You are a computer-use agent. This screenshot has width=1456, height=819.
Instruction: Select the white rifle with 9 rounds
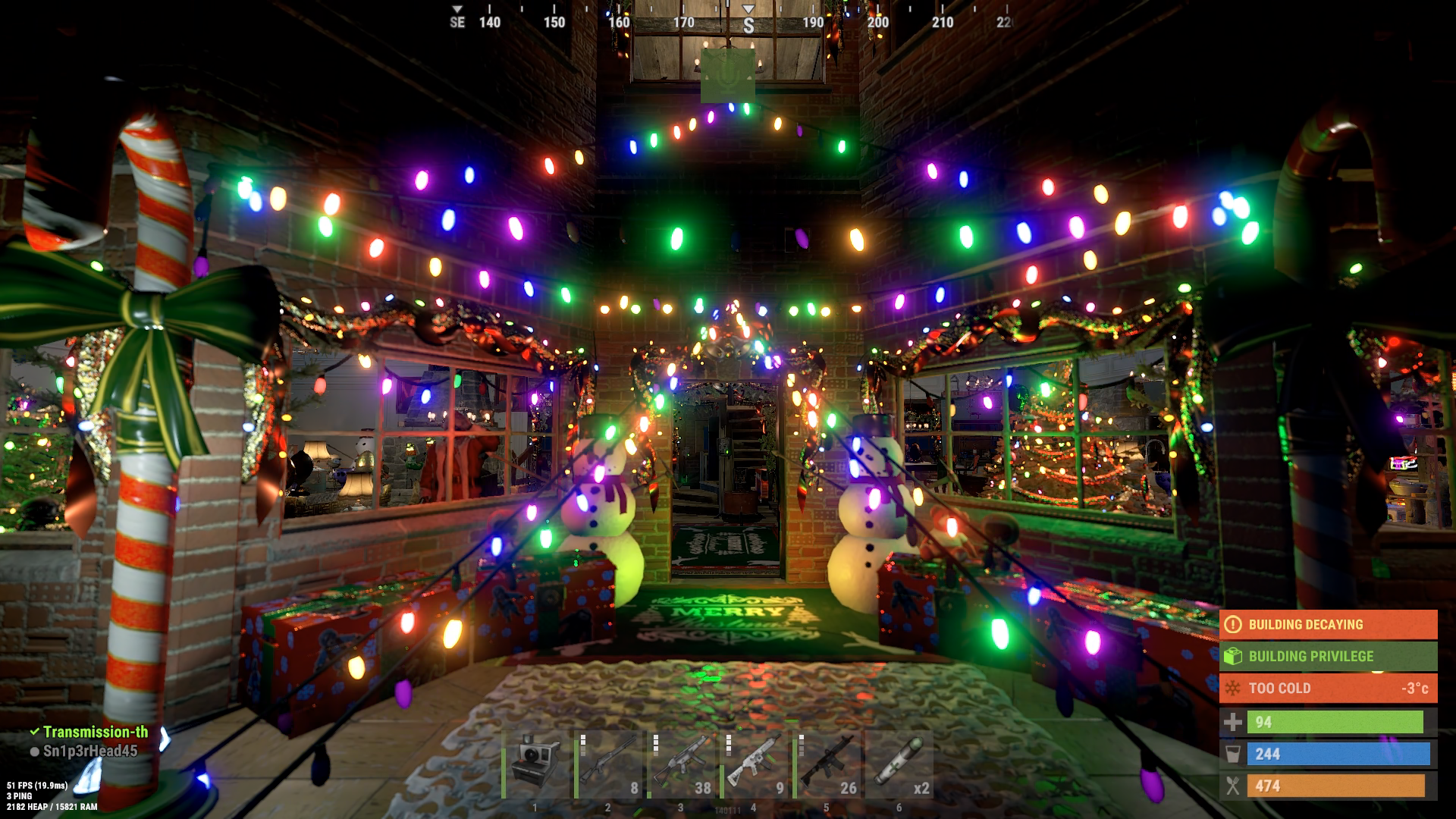coord(754,764)
